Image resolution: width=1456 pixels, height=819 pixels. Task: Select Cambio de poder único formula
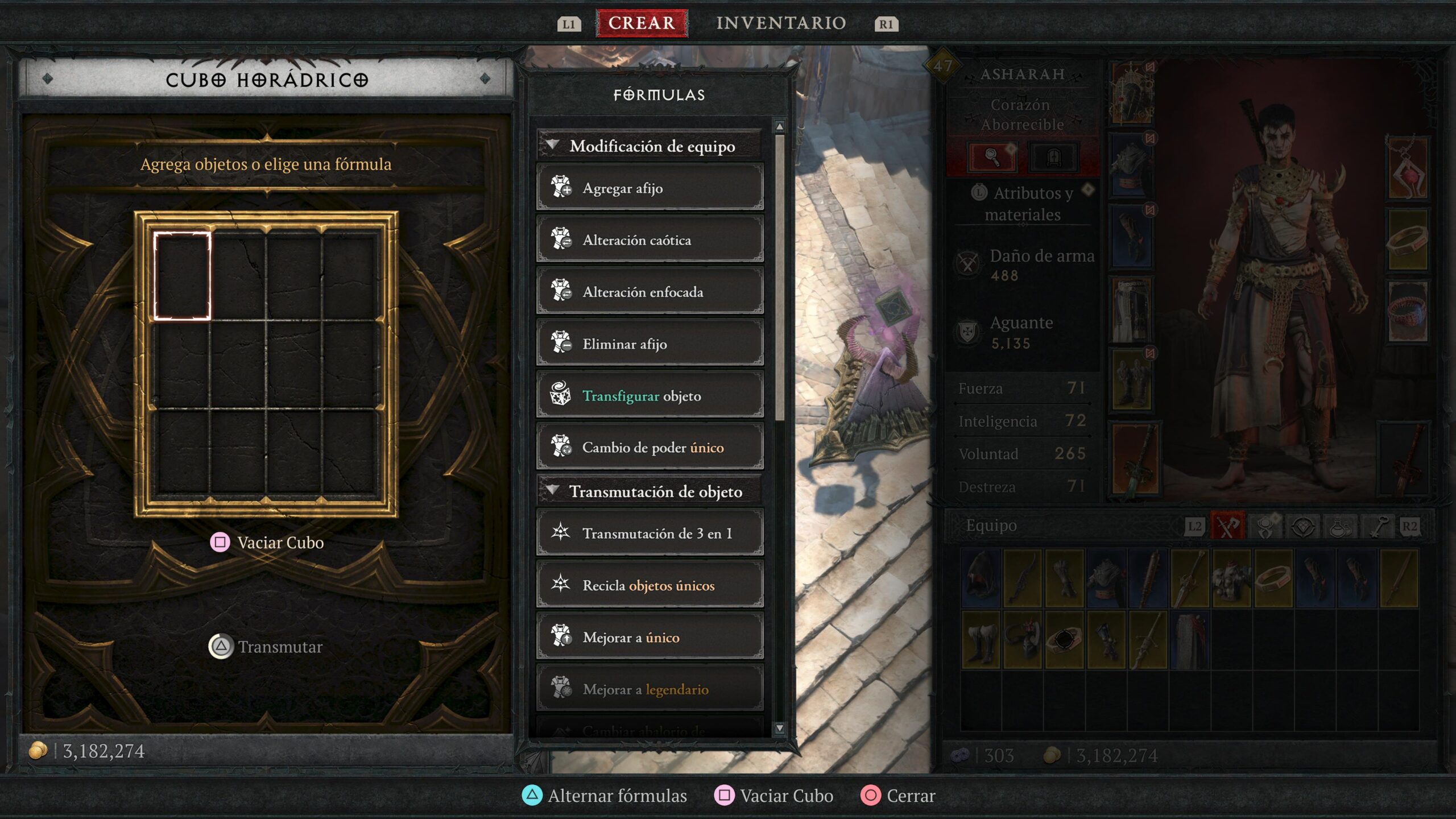coord(650,448)
